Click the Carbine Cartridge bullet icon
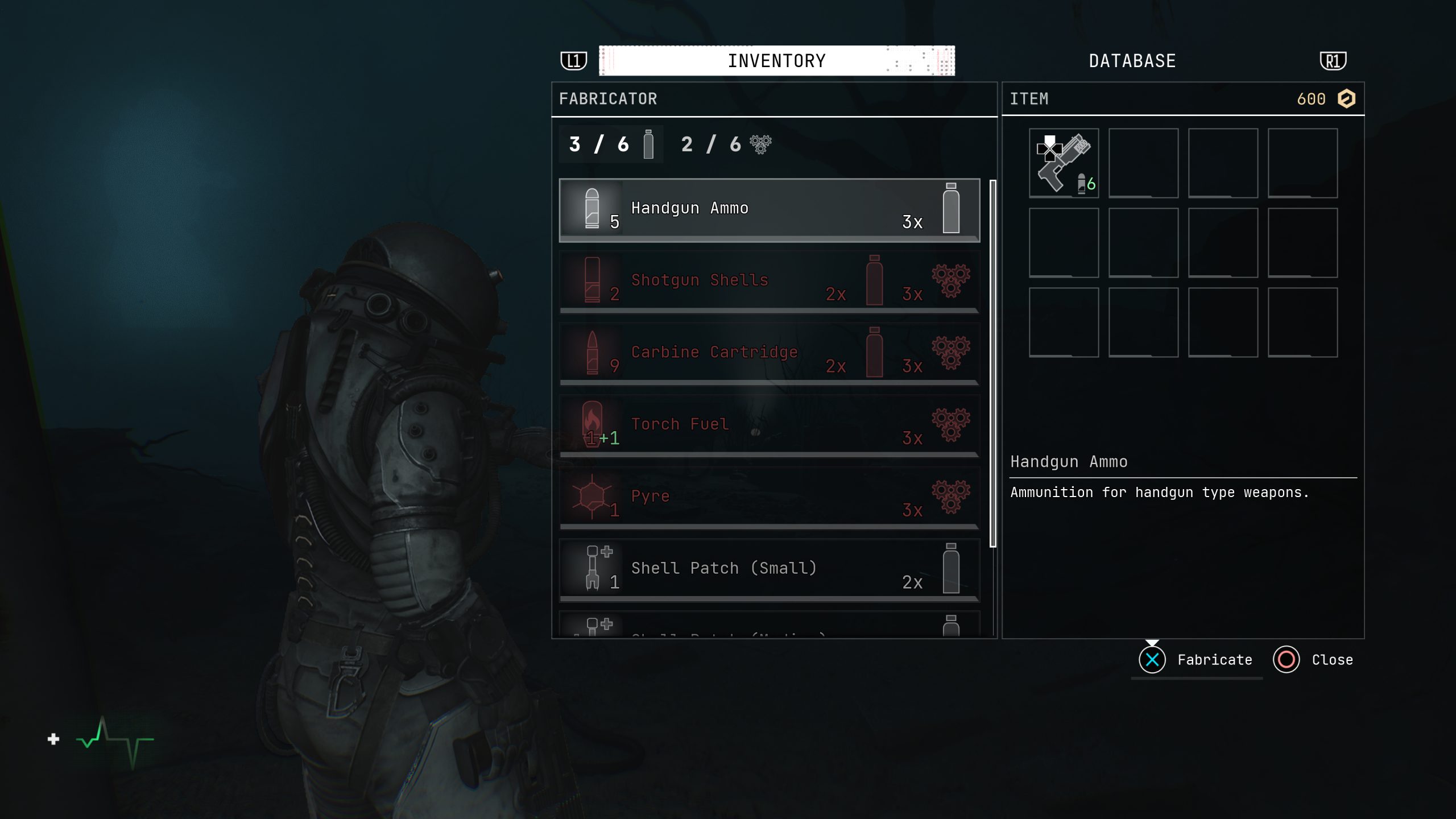Image resolution: width=1456 pixels, height=819 pixels. 591,354
